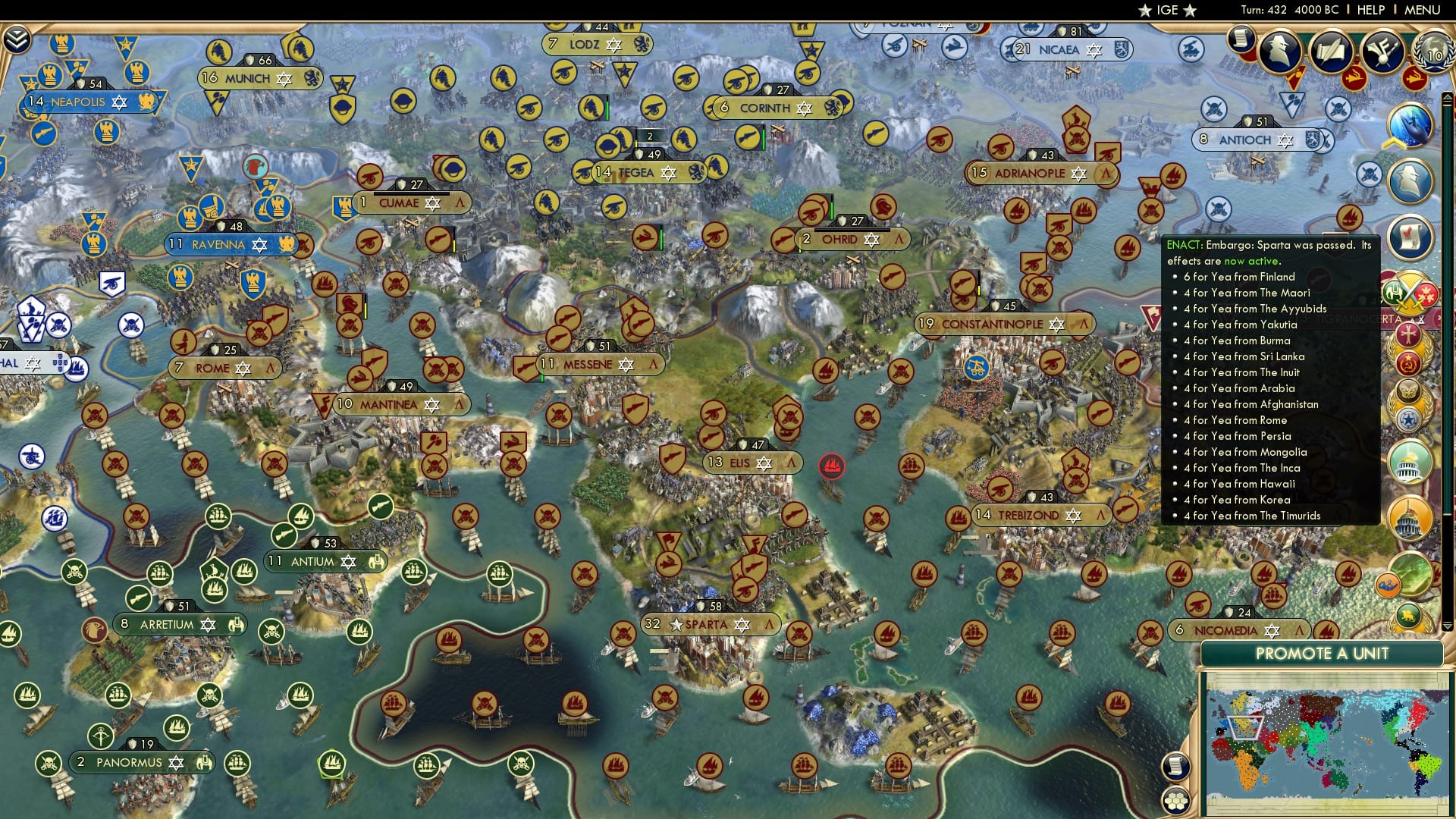
Task: Toggle strategic view with the hex grid icon
Action: [1176, 800]
